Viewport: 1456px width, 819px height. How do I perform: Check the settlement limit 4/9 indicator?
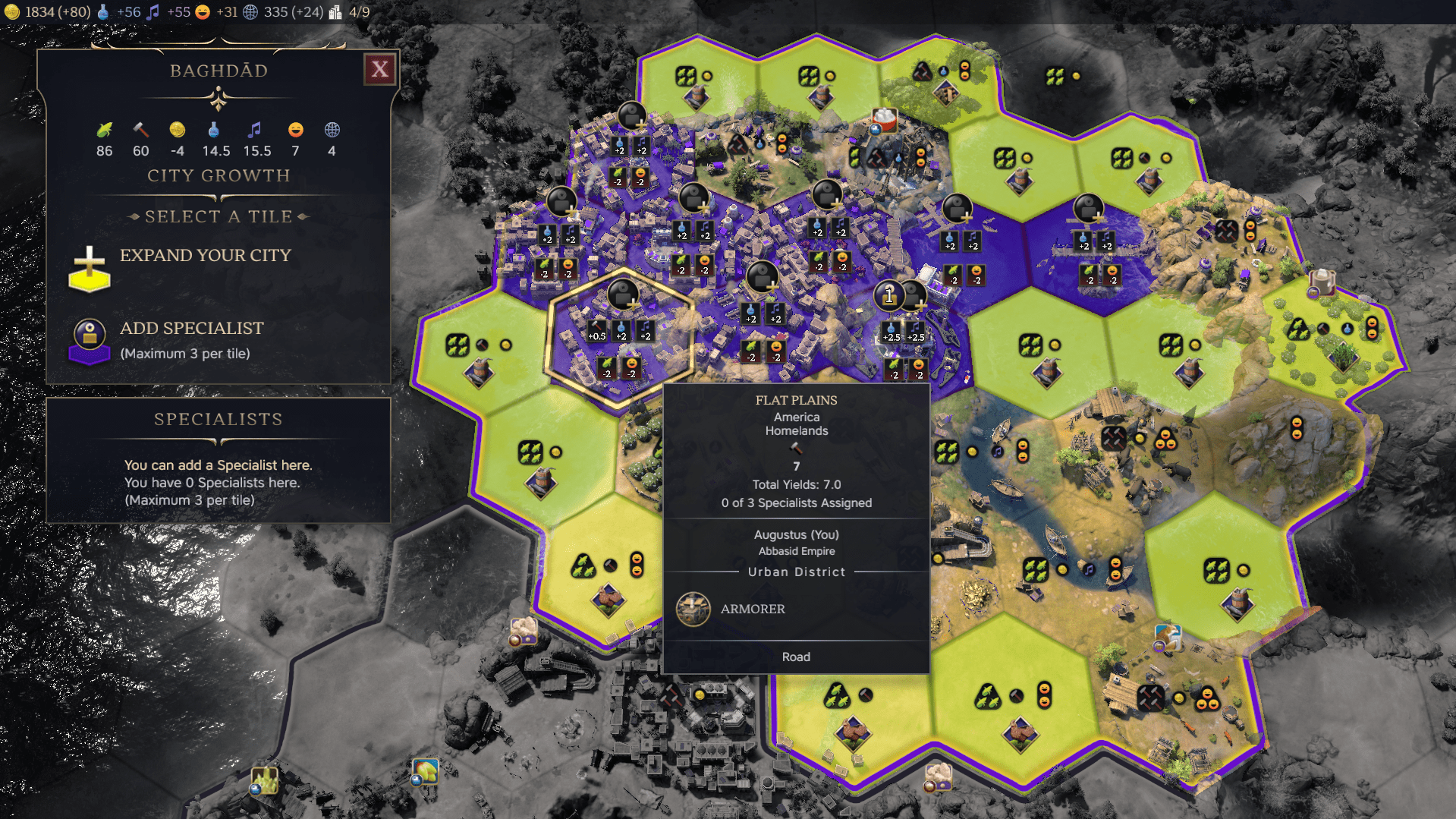(x=350, y=12)
